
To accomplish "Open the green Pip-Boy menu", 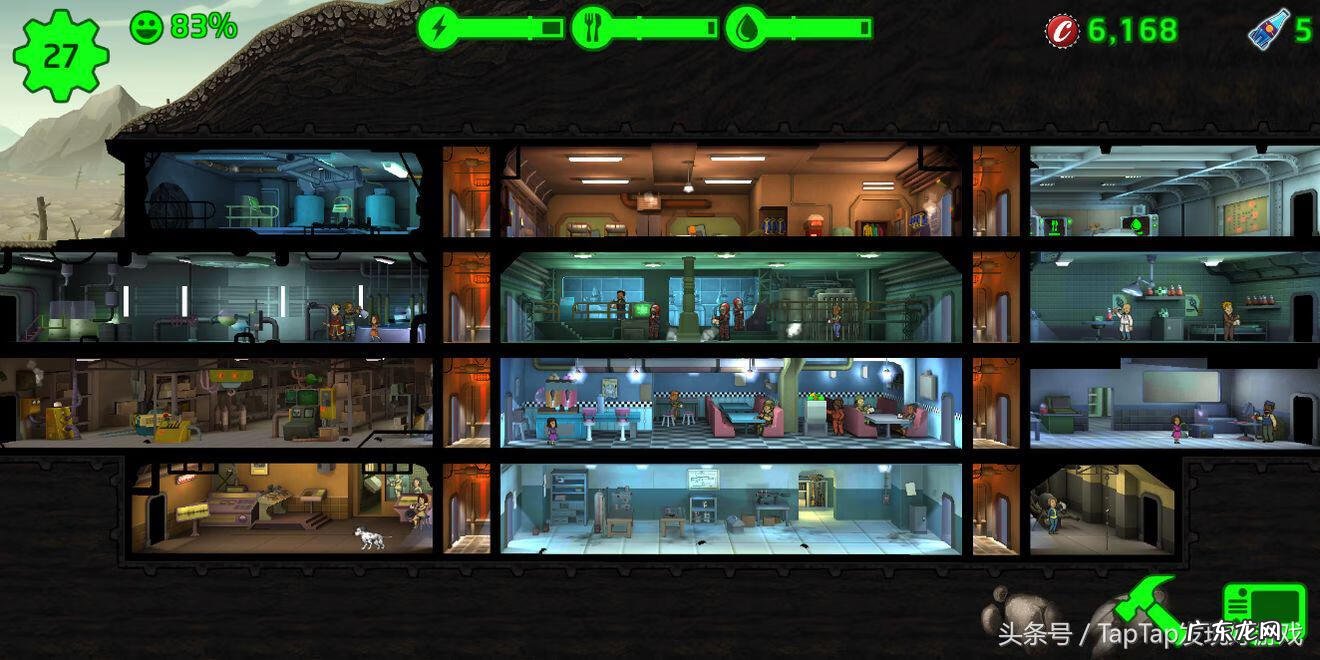I will [x=1264, y=608].
